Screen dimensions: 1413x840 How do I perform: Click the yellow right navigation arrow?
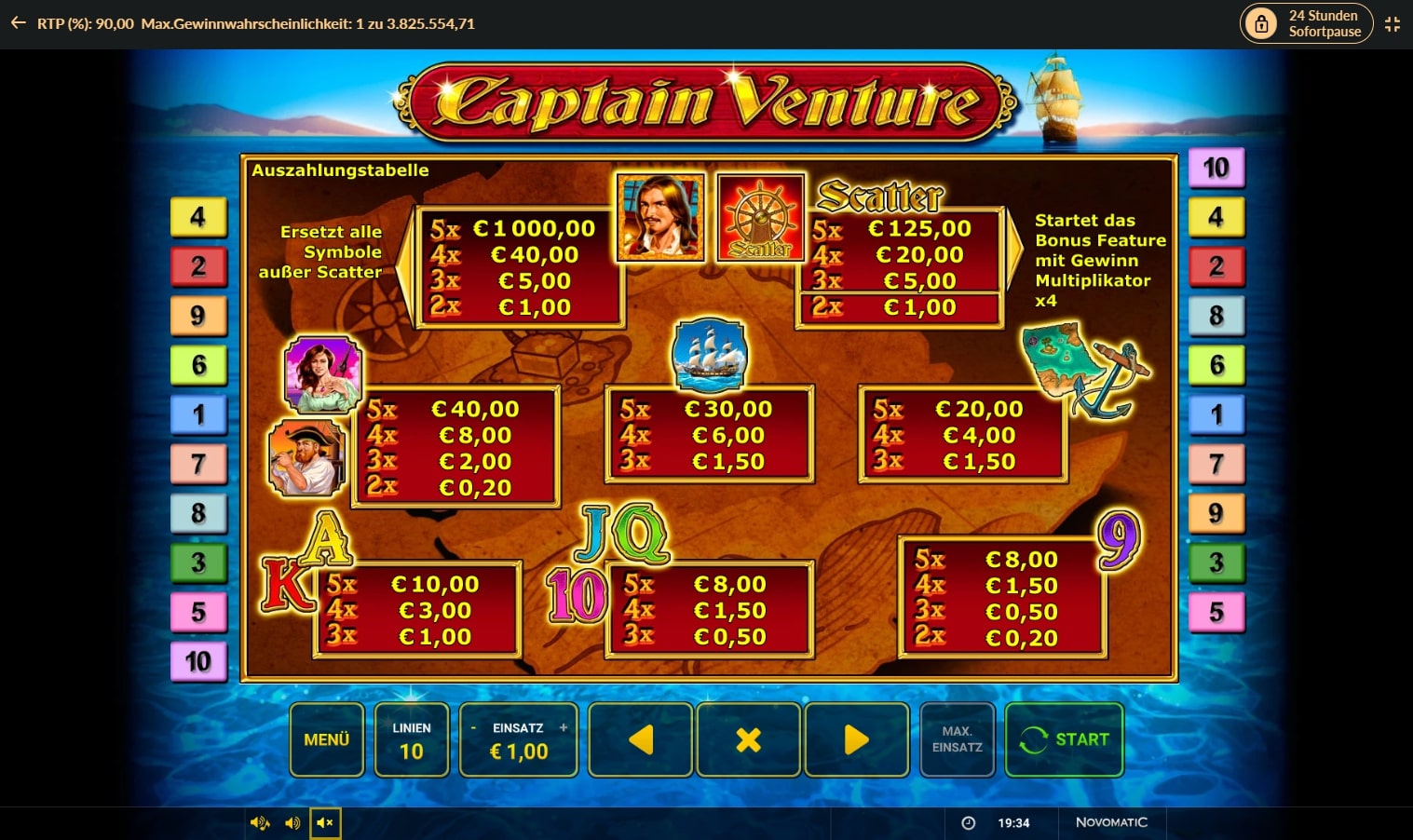coord(856,739)
